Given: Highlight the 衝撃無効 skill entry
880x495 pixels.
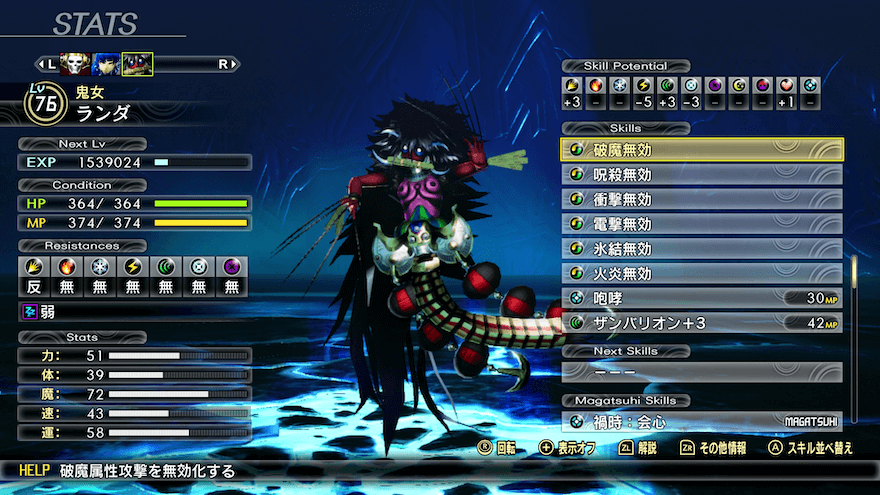Looking at the screenshot, I should coord(702,199).
